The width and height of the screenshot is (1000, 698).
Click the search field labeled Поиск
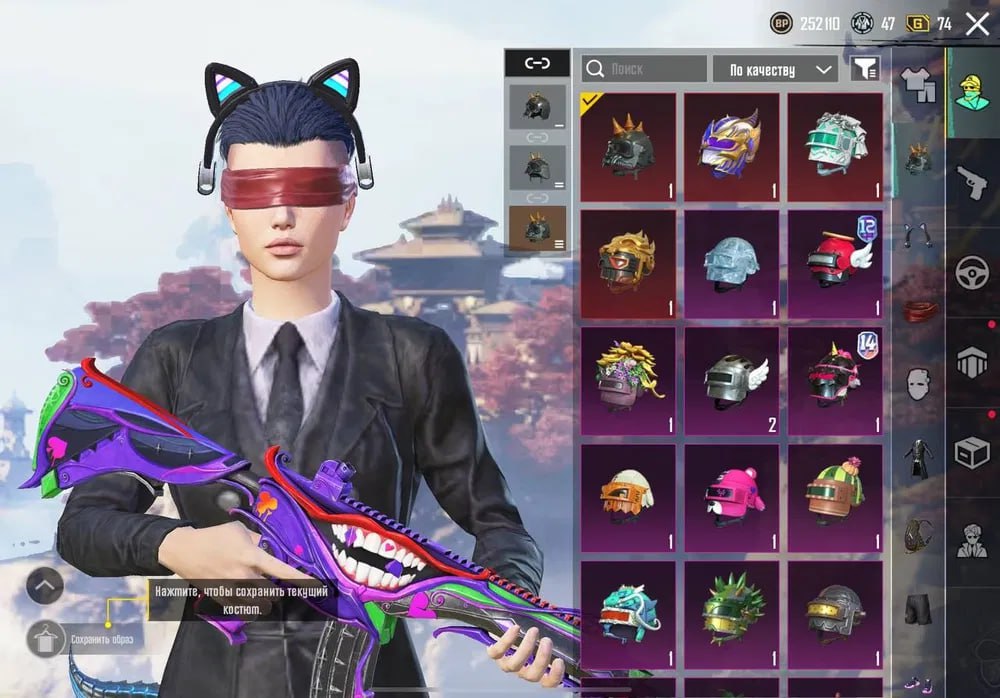(644, 69)
